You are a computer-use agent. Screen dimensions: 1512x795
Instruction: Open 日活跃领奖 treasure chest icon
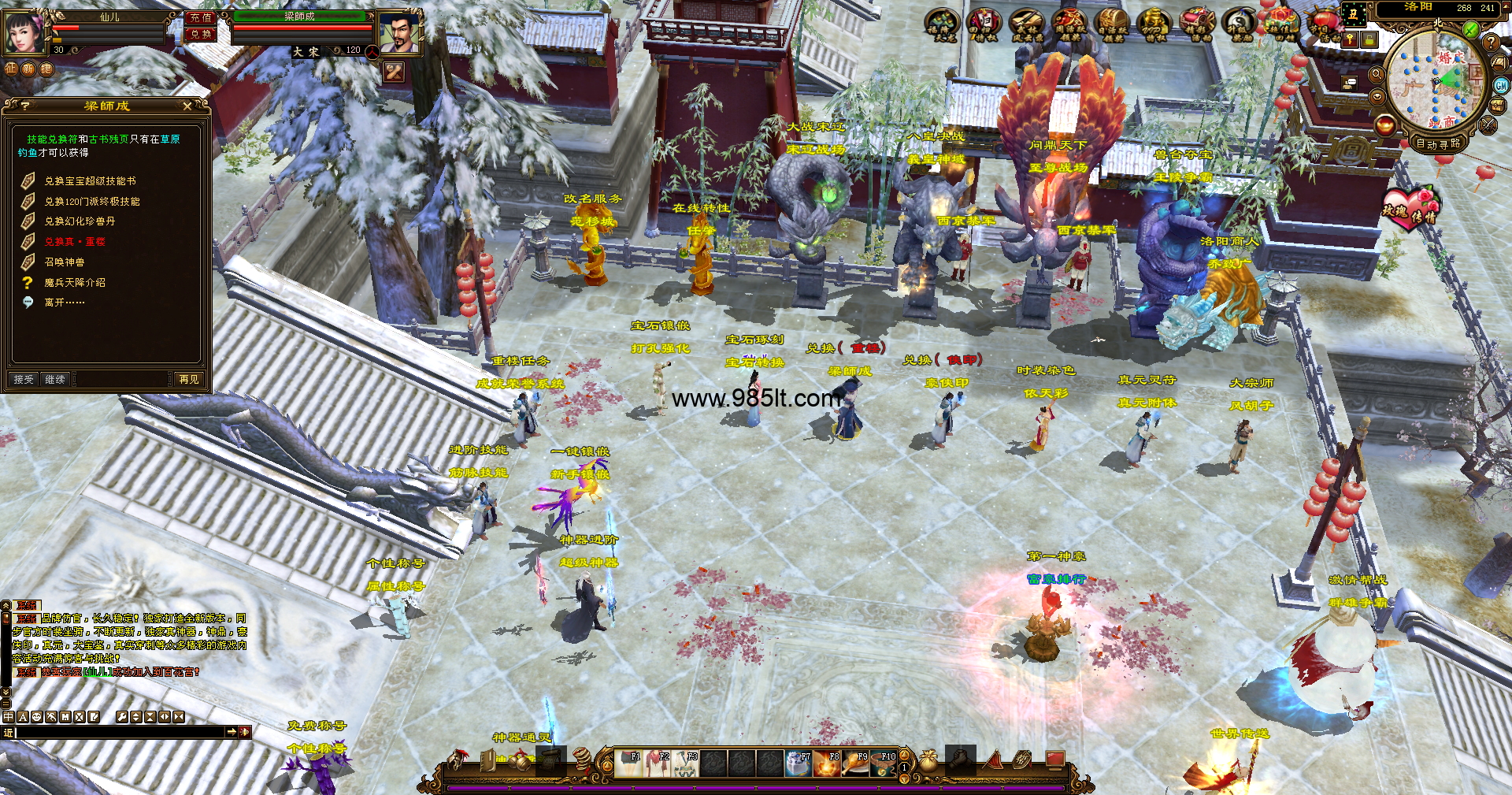[x=1112, y=24]
